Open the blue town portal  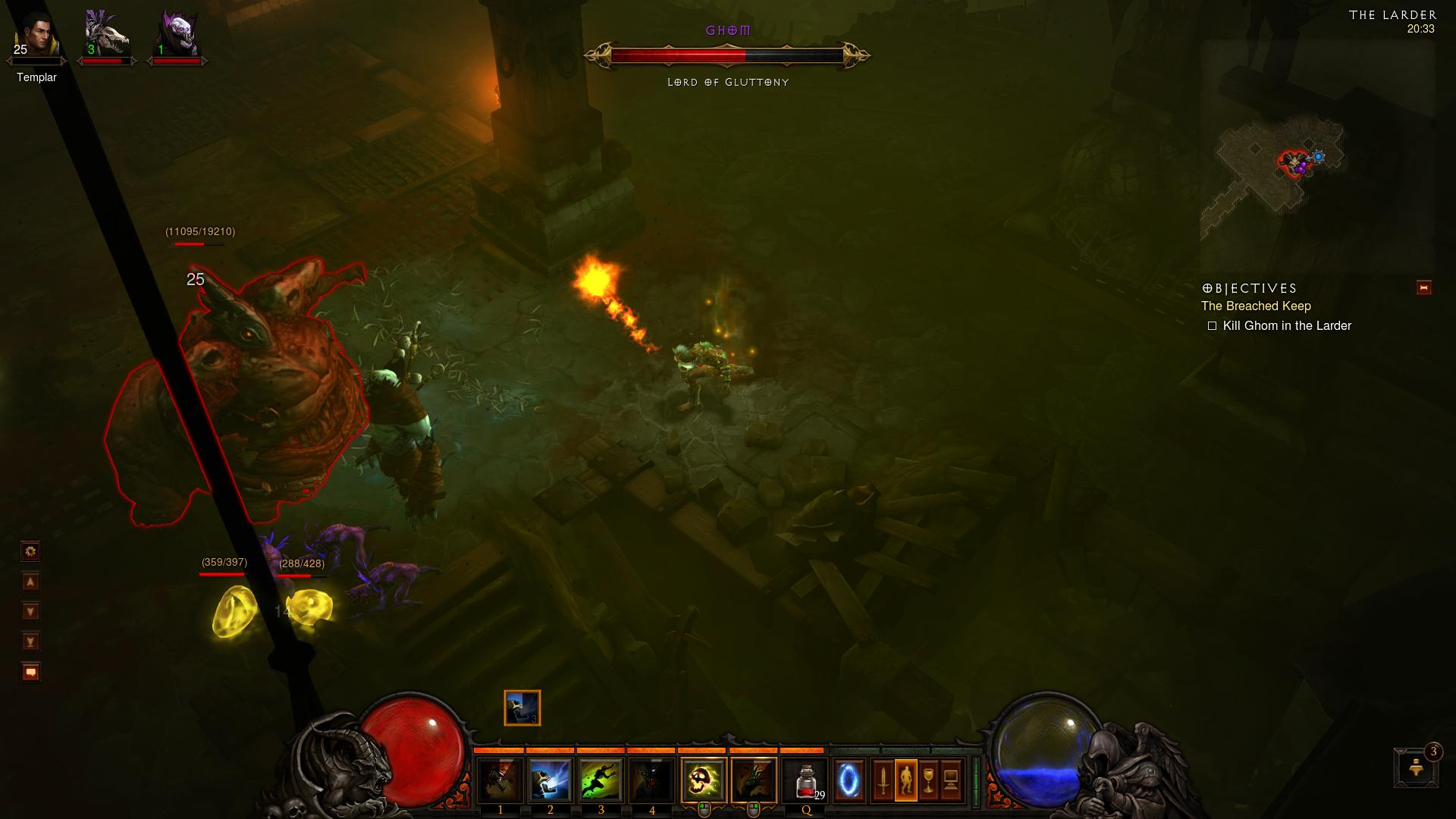pyautogui.click(x=849, y=780)
